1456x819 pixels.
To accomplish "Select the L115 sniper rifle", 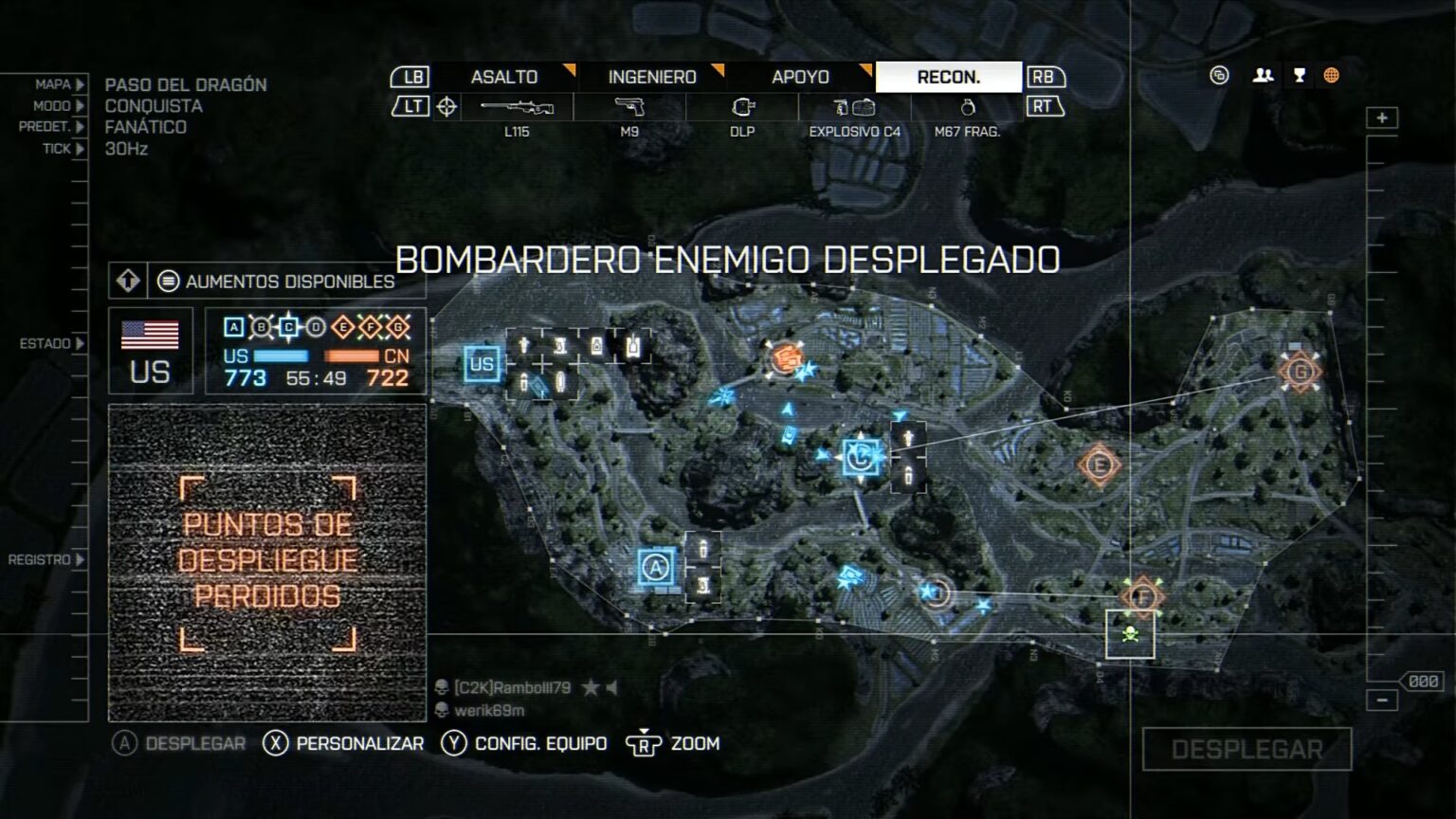I will click(518, 107).
